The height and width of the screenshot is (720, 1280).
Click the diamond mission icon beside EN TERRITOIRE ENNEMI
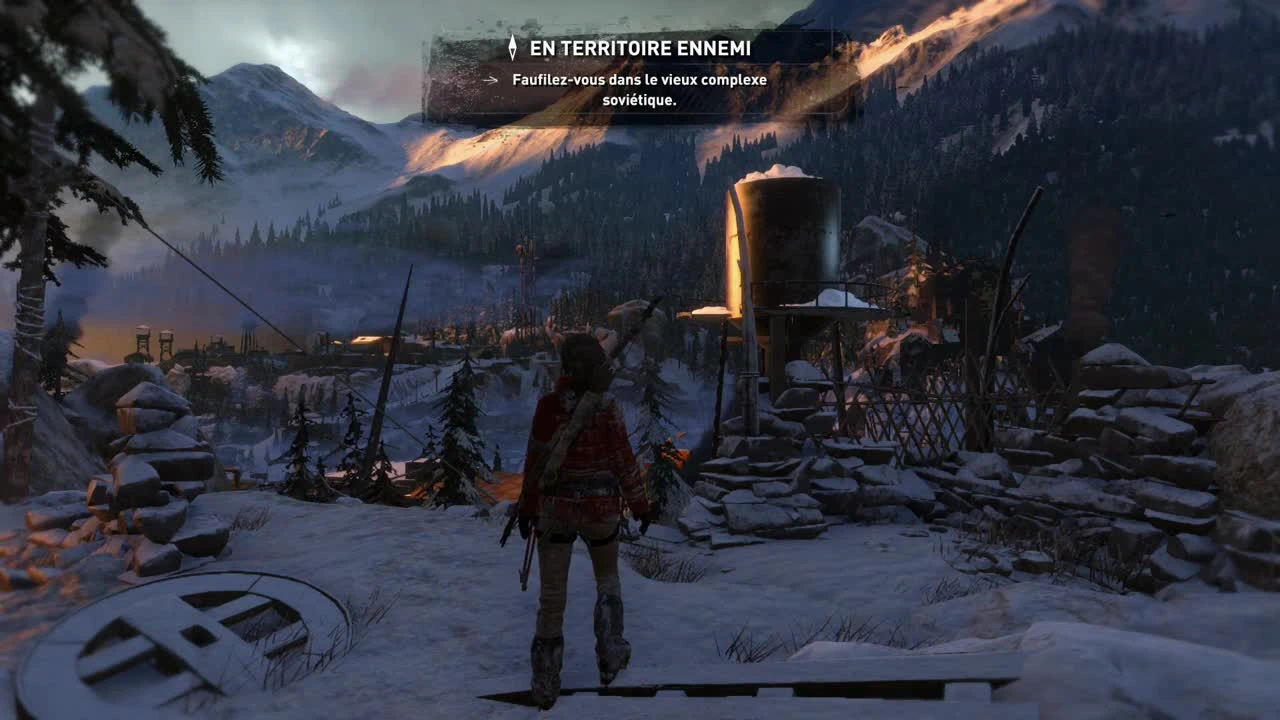(514, 48)
